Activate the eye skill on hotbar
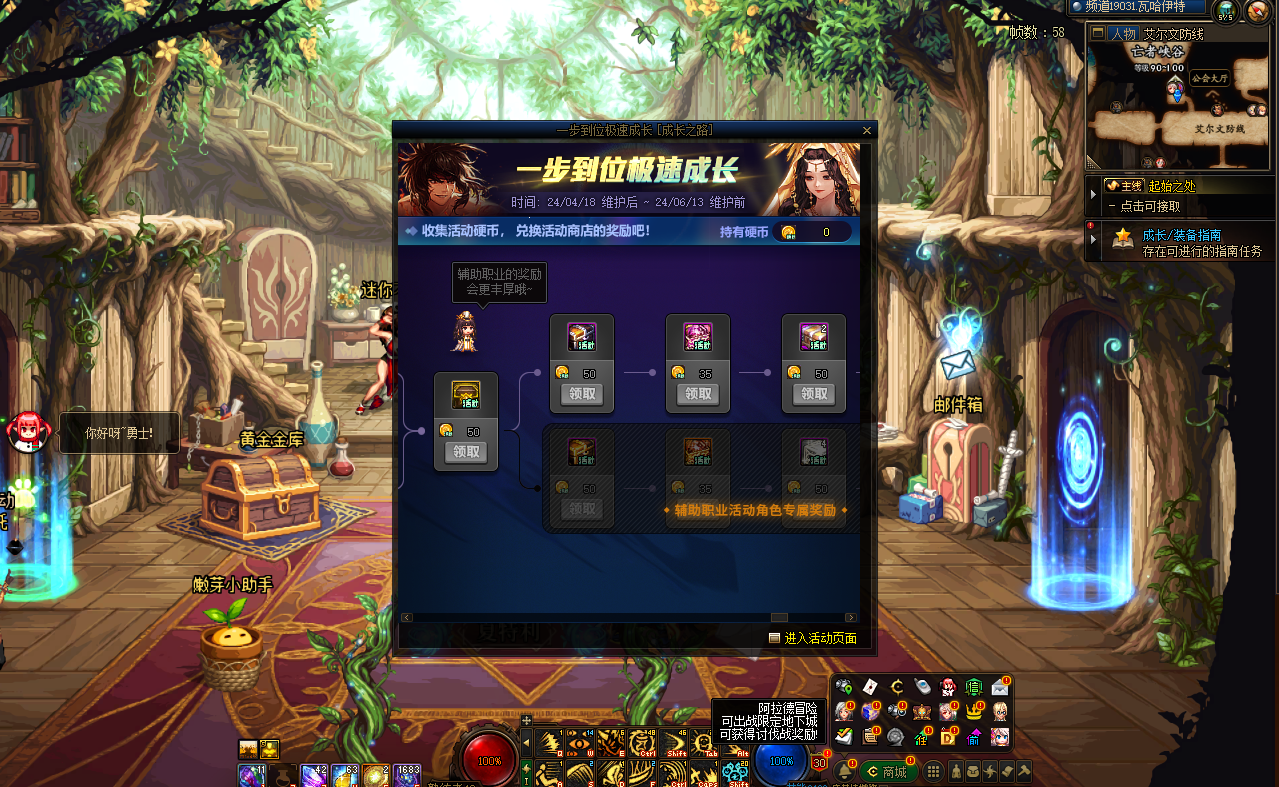The width and height of the screenshot is (1279, 787). (580, 743)
